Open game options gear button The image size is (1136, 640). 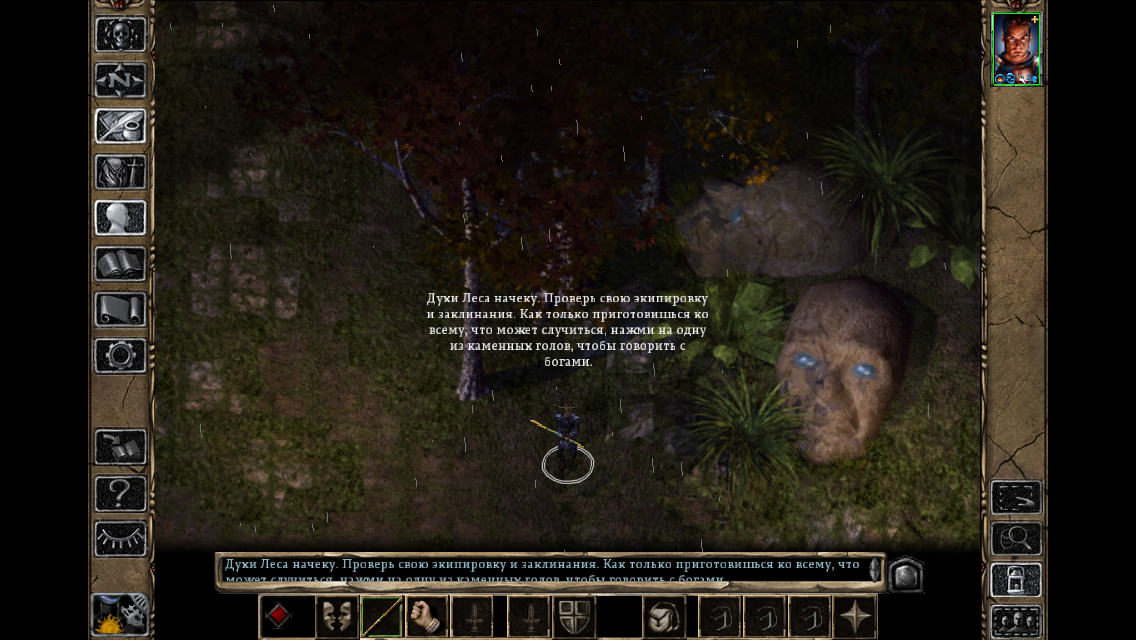(x=121, y=356)
